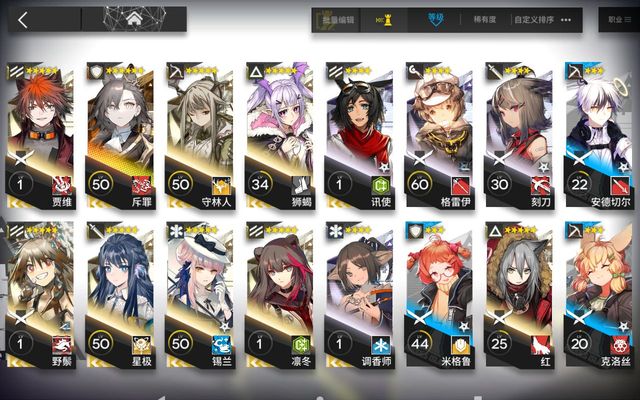Image resolution: width=640 pixels, height=400 pixels.
Task: Choose the 调香师 operator card
Action: 357,292
